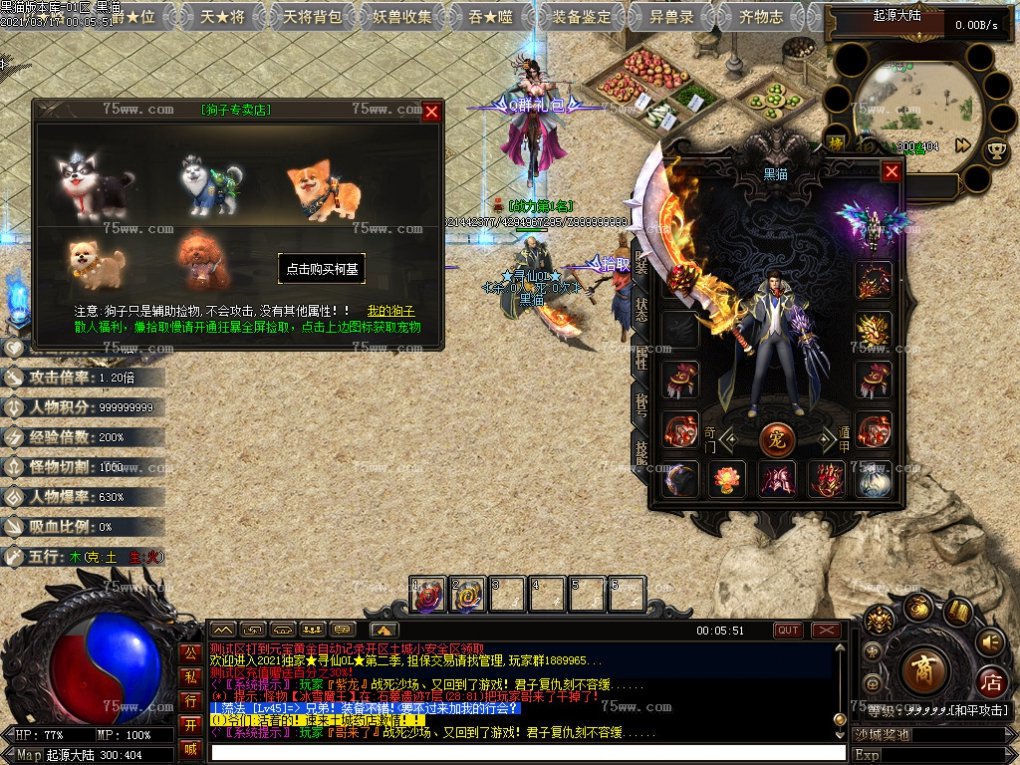Open the 齐物志 menu

click(x=761, y=16)
